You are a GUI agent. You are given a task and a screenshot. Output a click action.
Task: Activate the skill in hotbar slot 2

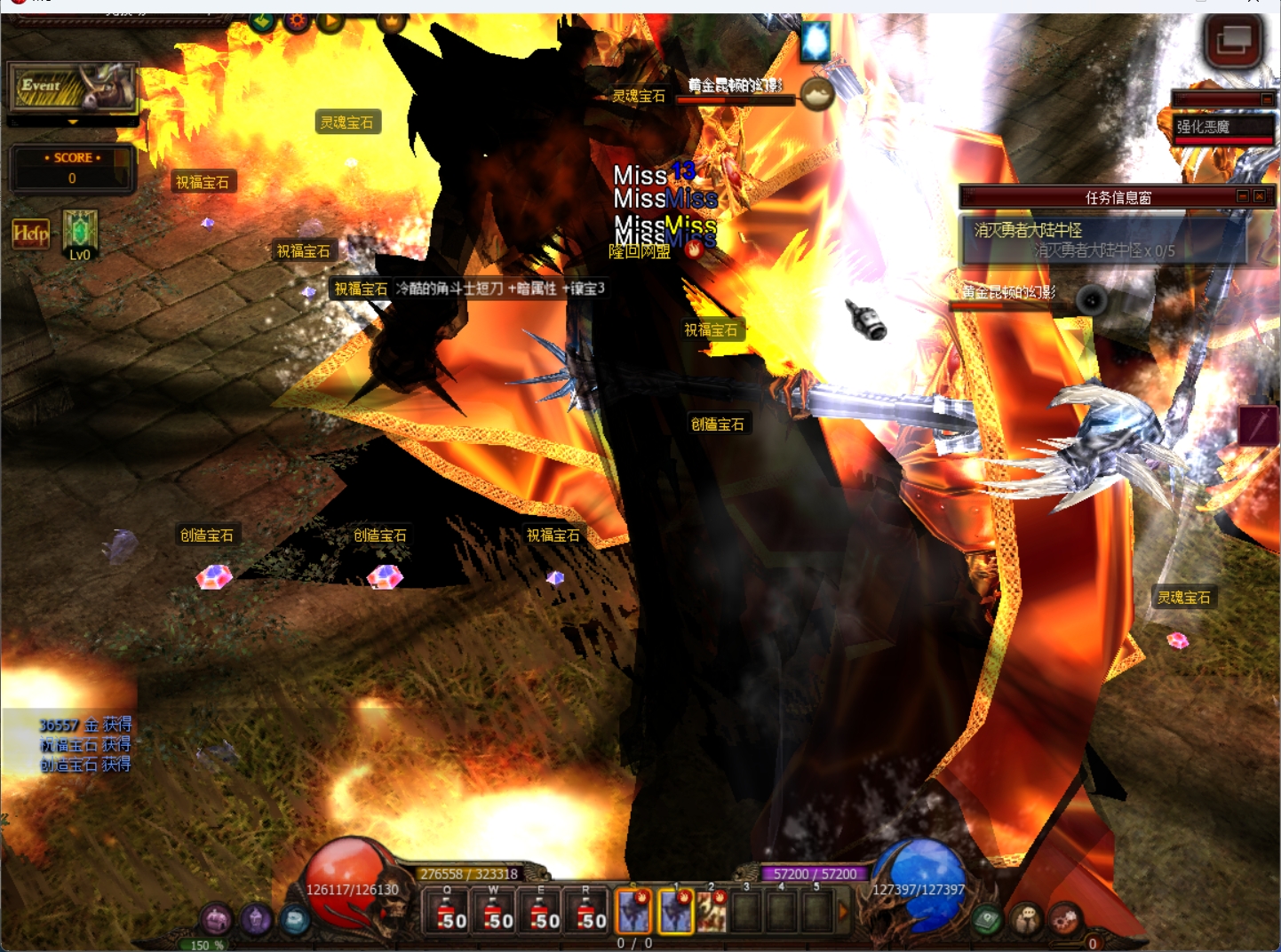[x=712, y=912]
